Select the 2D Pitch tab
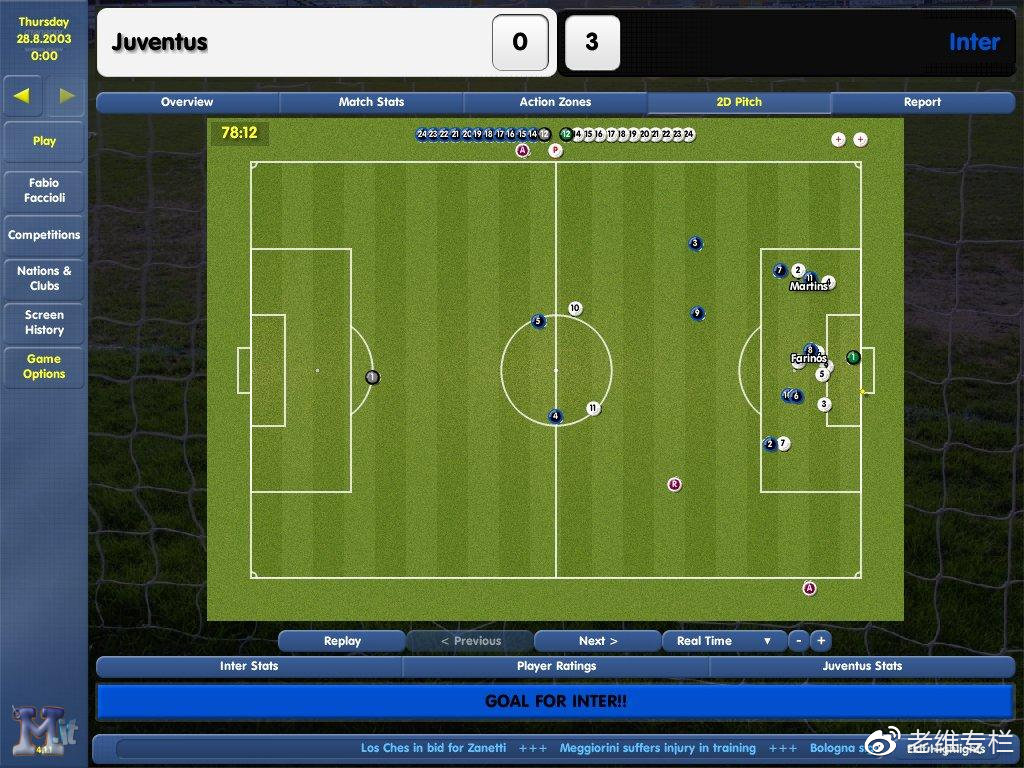The height and width of the screenshot is (768, 1024). (739, 102)
